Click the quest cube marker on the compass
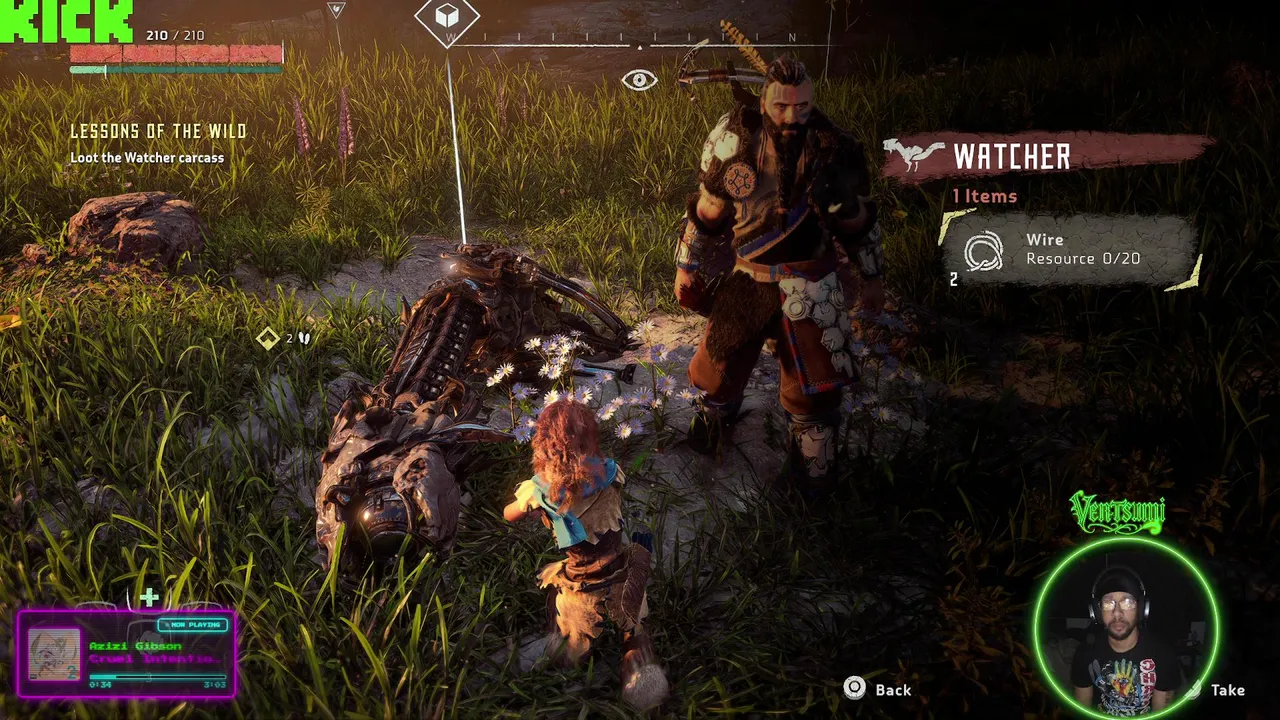The image size is (1280, 720). coord(447,17)
